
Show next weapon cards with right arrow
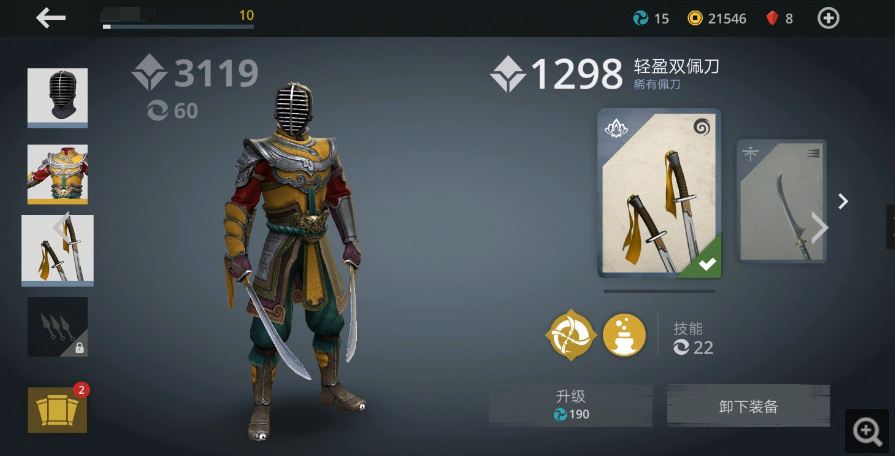843,202
